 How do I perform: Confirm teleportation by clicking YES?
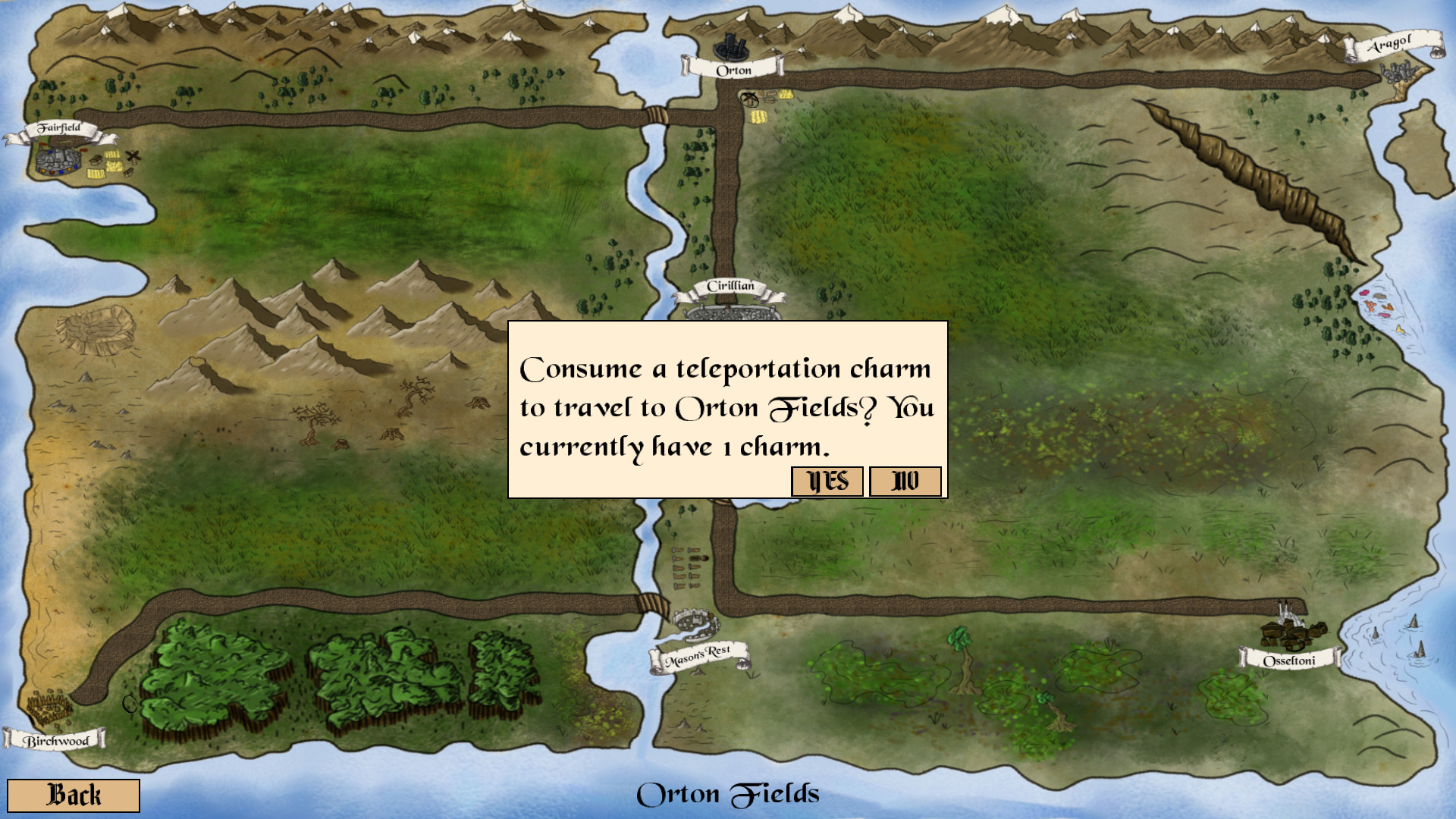[826, 480]
